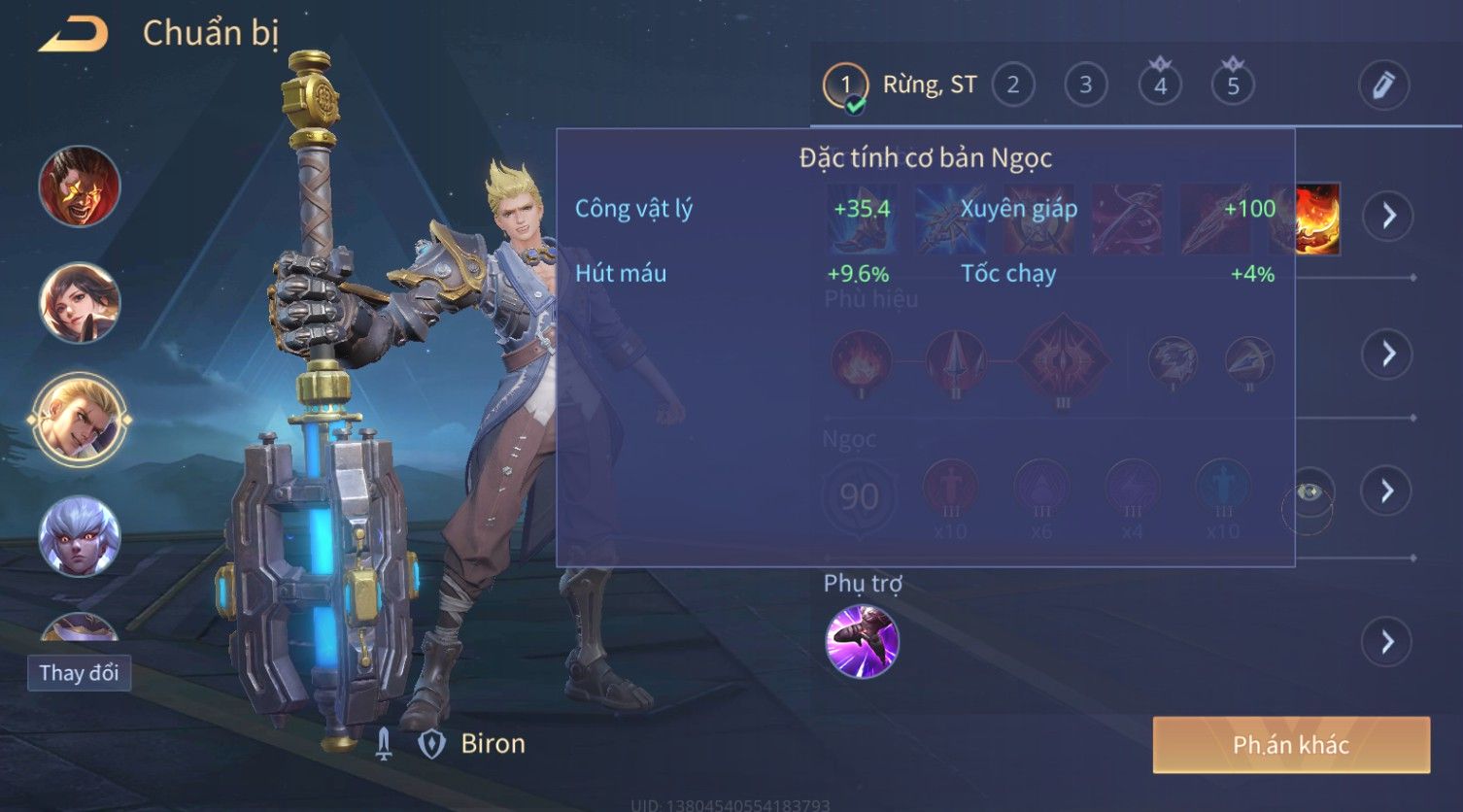
Task: Select the blond Biron hero portrait
Action: [80, 419]
